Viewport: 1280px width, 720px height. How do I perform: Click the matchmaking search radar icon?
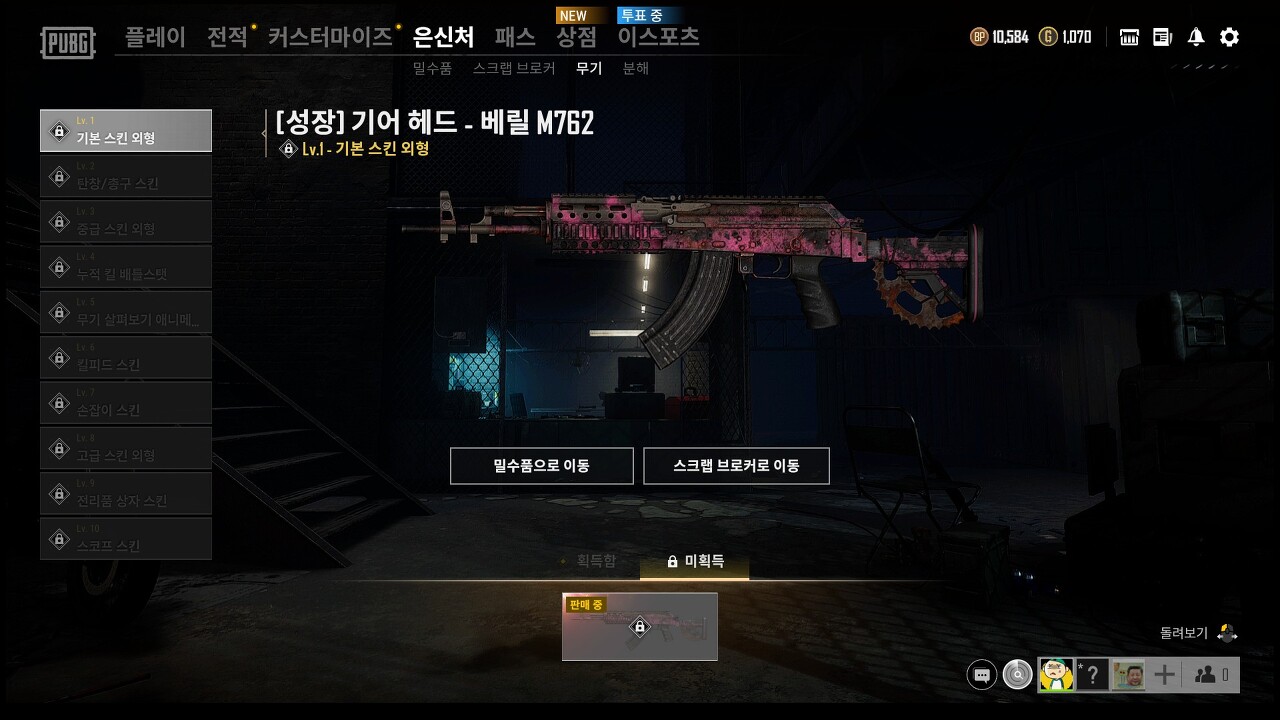coord(1017,674)
